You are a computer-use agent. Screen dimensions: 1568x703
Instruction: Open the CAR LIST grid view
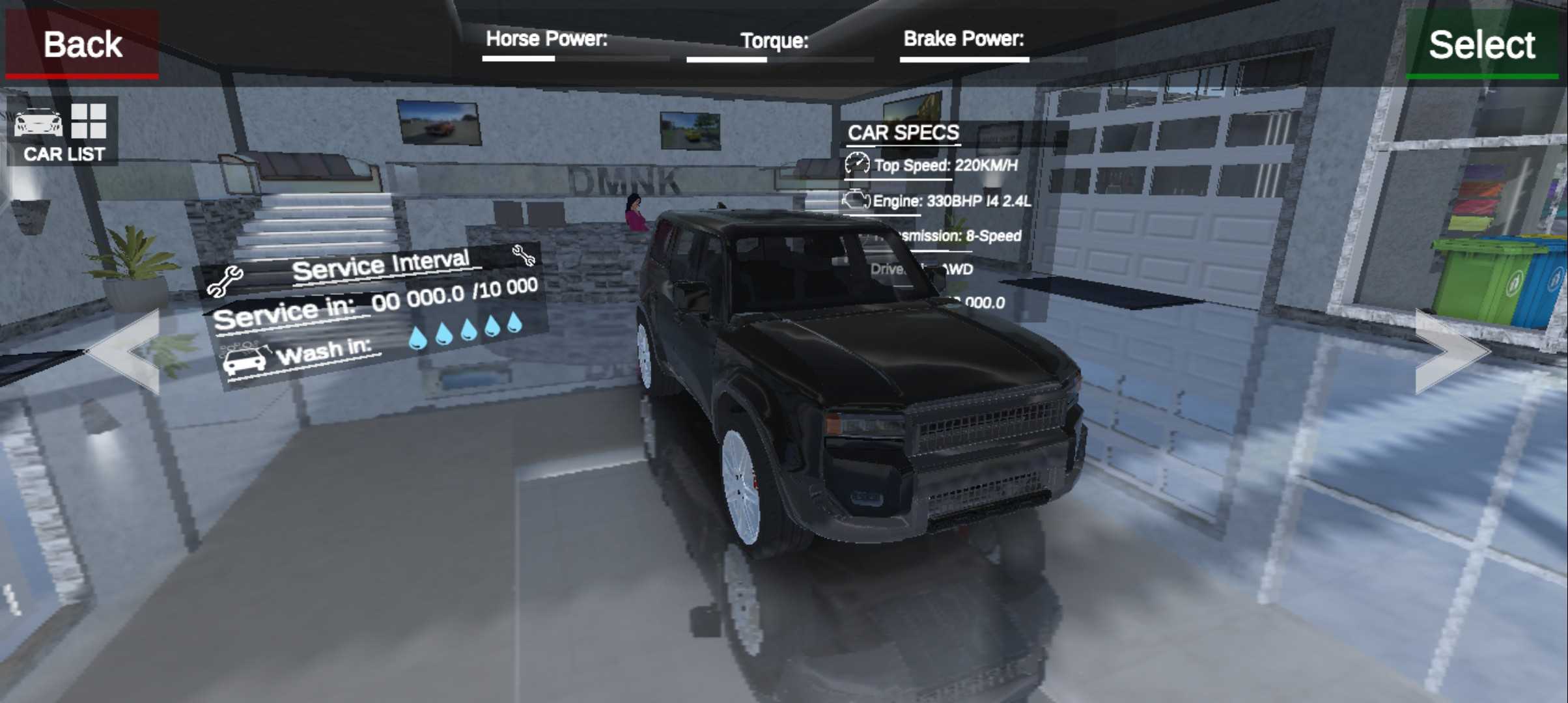[63, 132]
